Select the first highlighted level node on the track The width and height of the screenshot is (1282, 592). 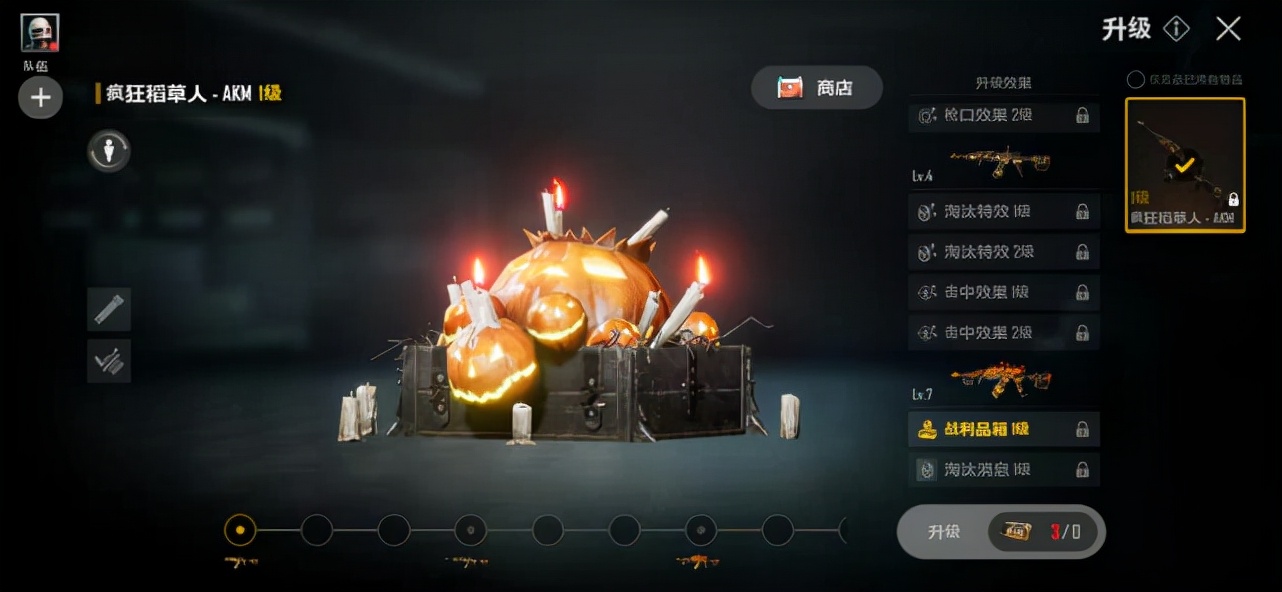point(240,530)
